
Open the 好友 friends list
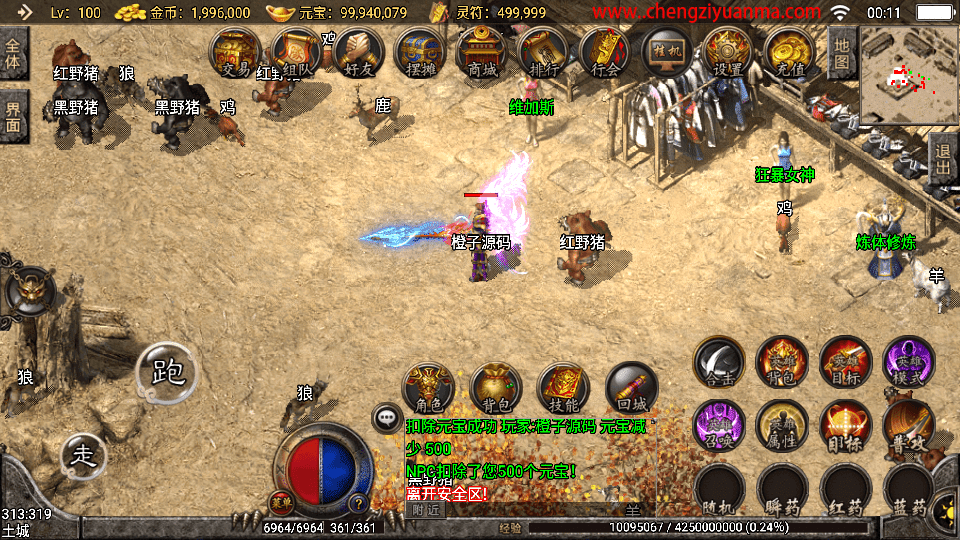click(x=359, y=51)
